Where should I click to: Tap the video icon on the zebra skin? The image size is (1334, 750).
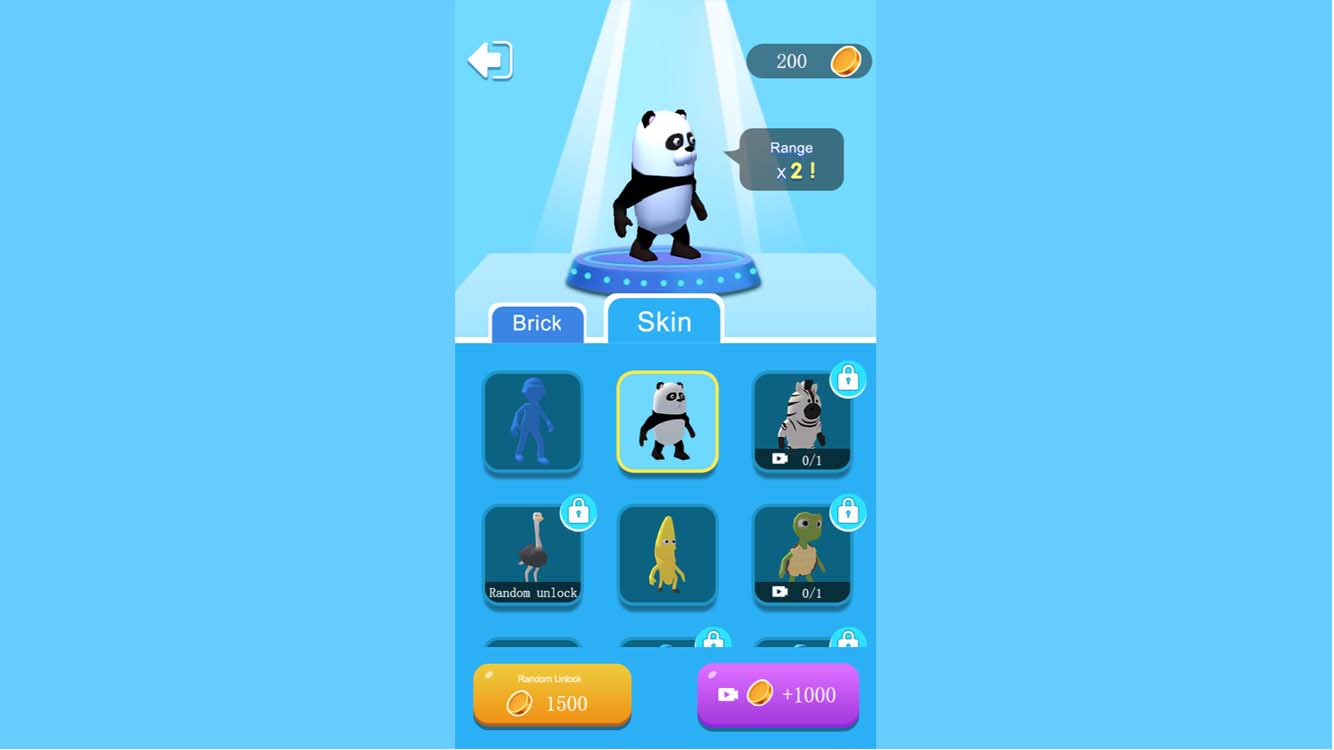coord(779,459)
